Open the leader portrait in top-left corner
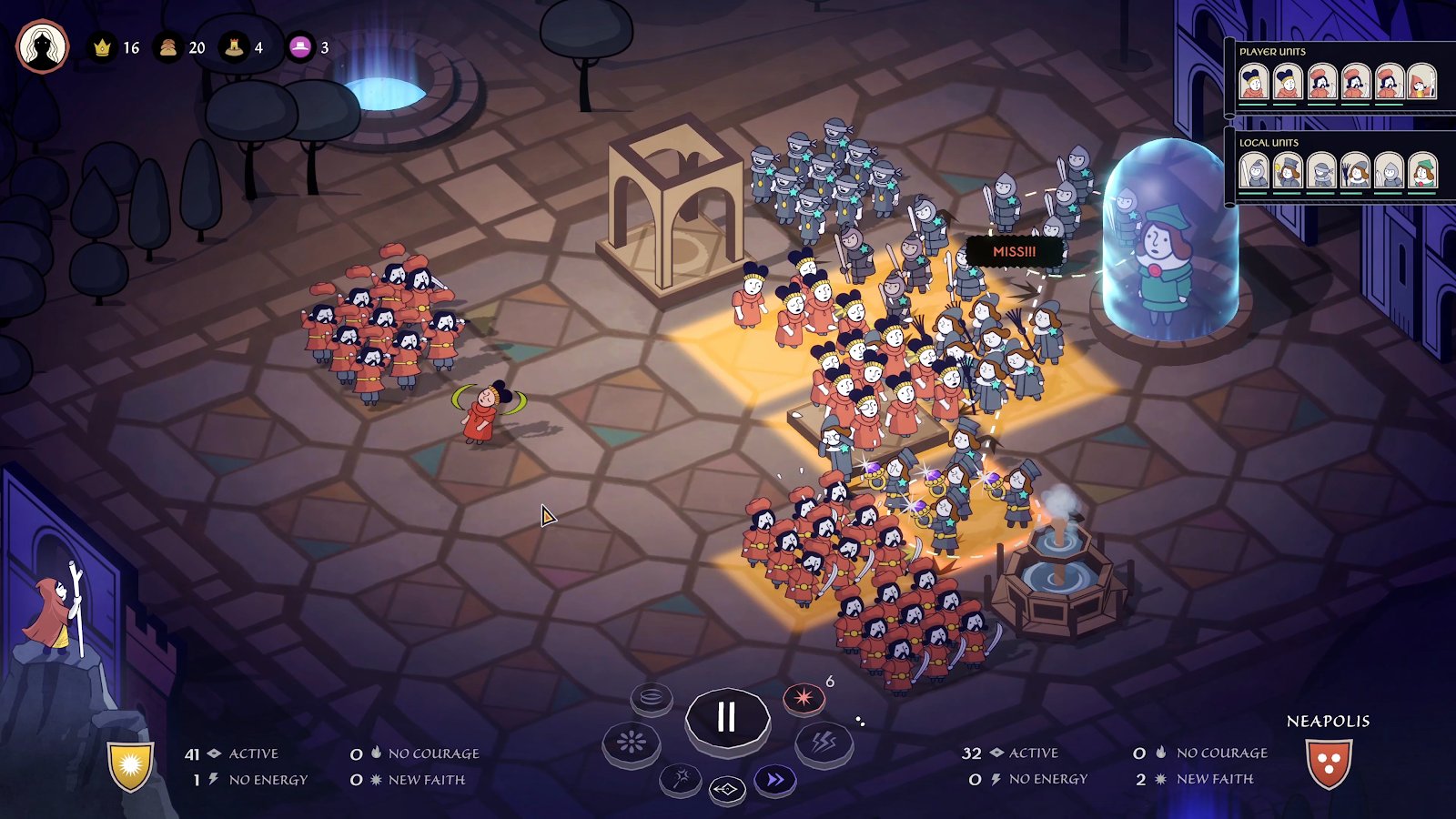Viewport: 1456px width, 819px height. pos(43,46)
